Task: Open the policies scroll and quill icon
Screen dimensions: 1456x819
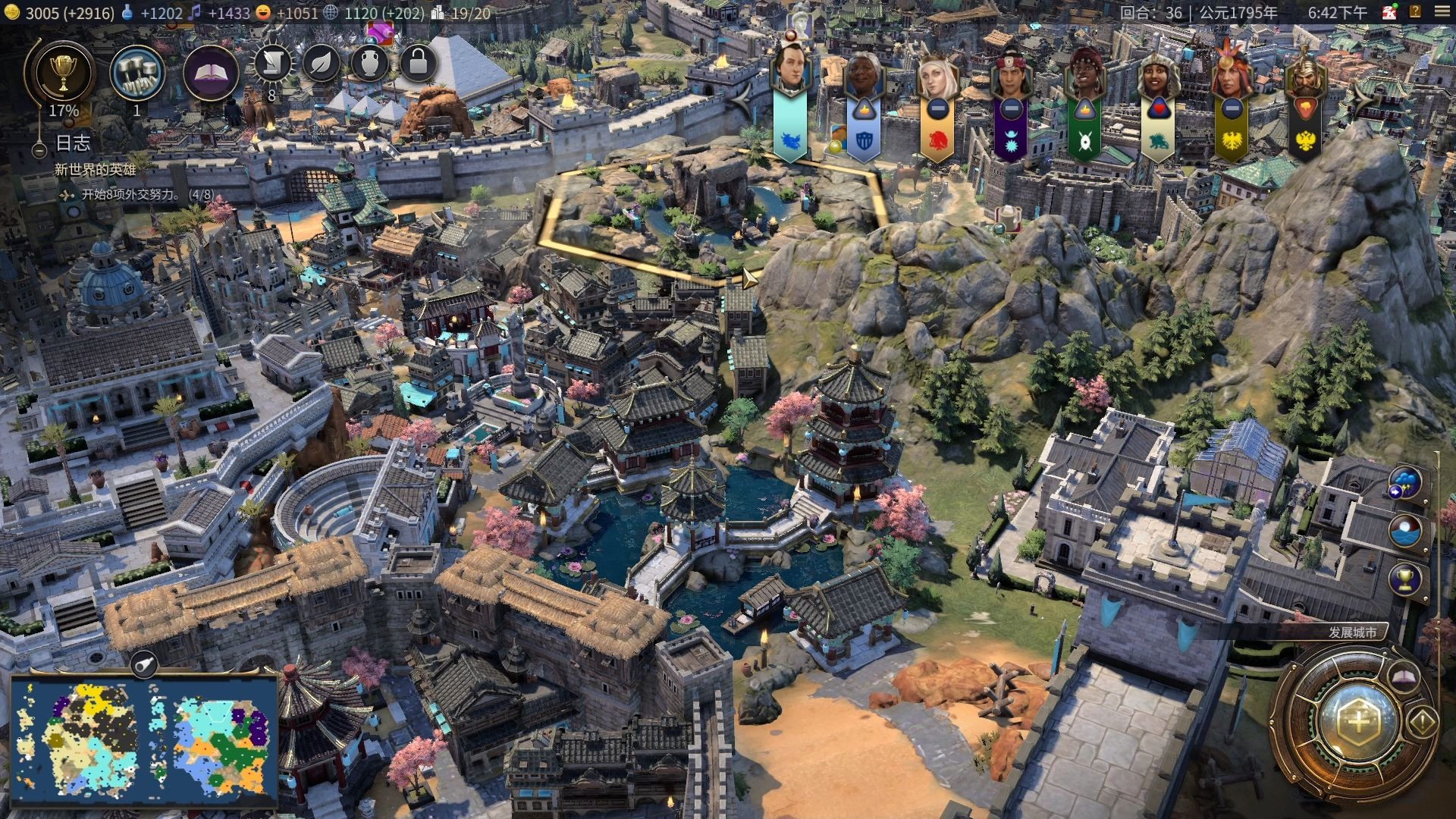Action: click(x=272, y=64)
